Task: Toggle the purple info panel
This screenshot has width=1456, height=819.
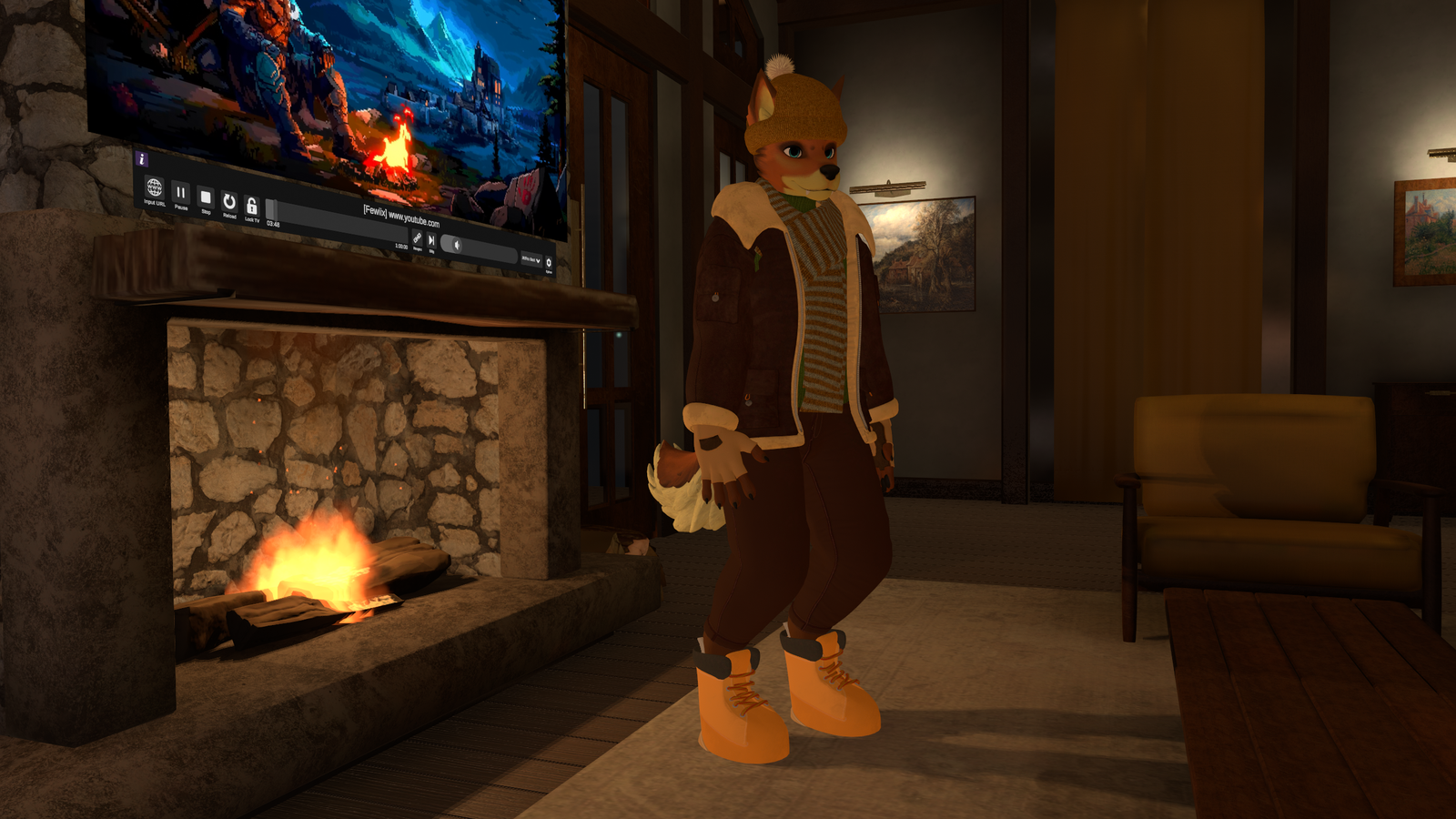Action: (x=142, y=158)
